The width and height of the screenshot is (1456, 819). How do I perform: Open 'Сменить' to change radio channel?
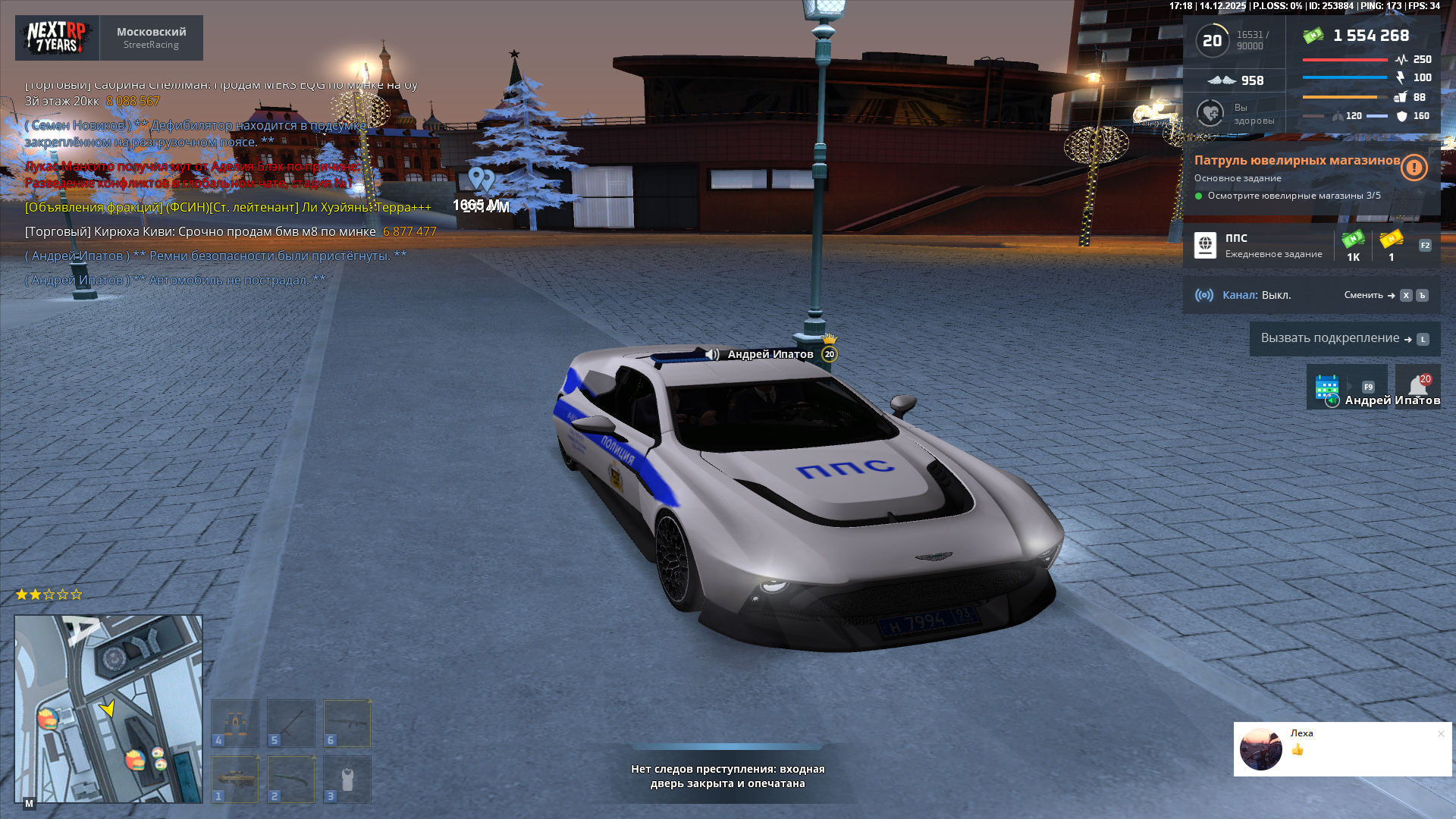[1365, 296]
